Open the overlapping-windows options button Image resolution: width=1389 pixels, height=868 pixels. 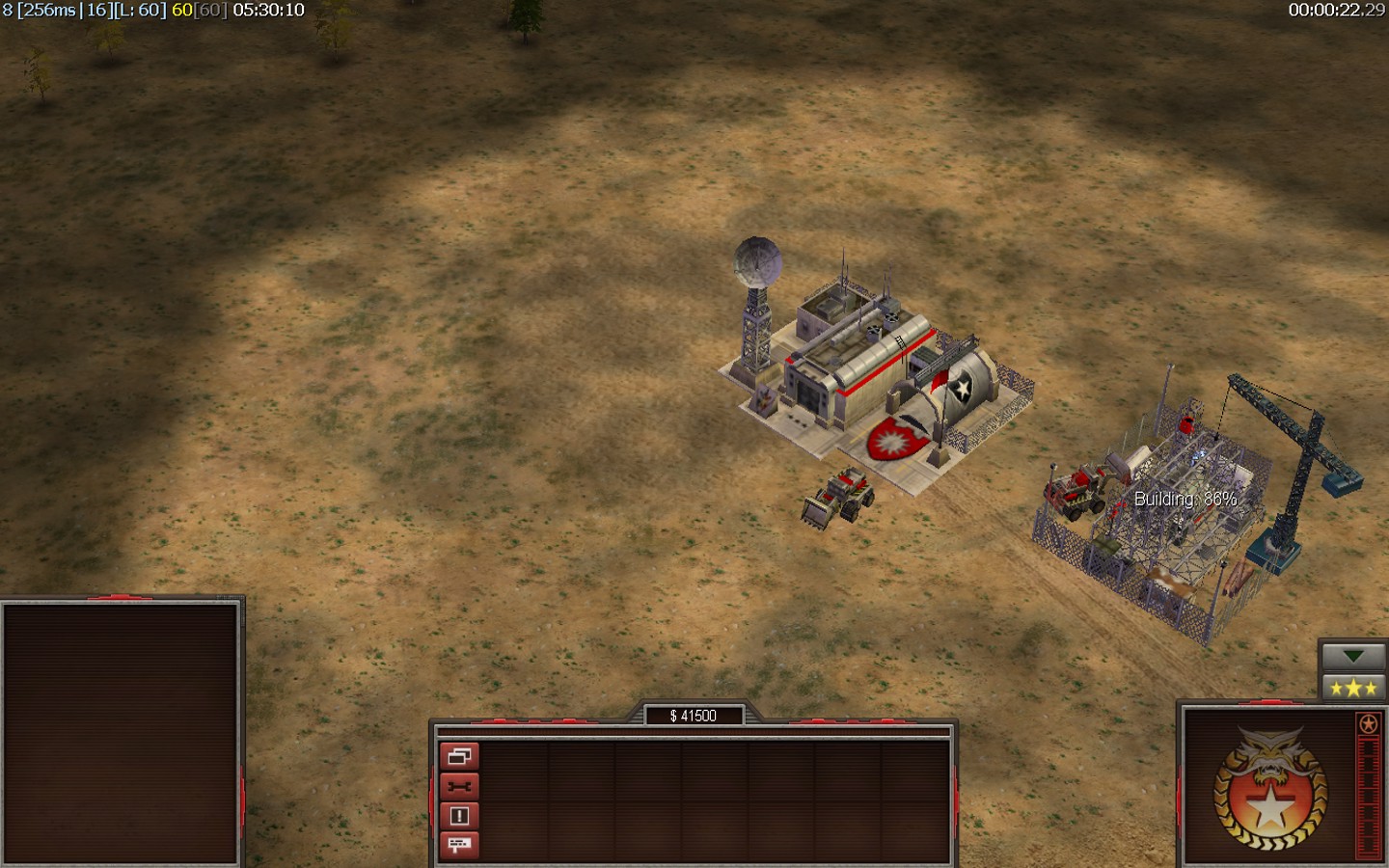(459, 757)
